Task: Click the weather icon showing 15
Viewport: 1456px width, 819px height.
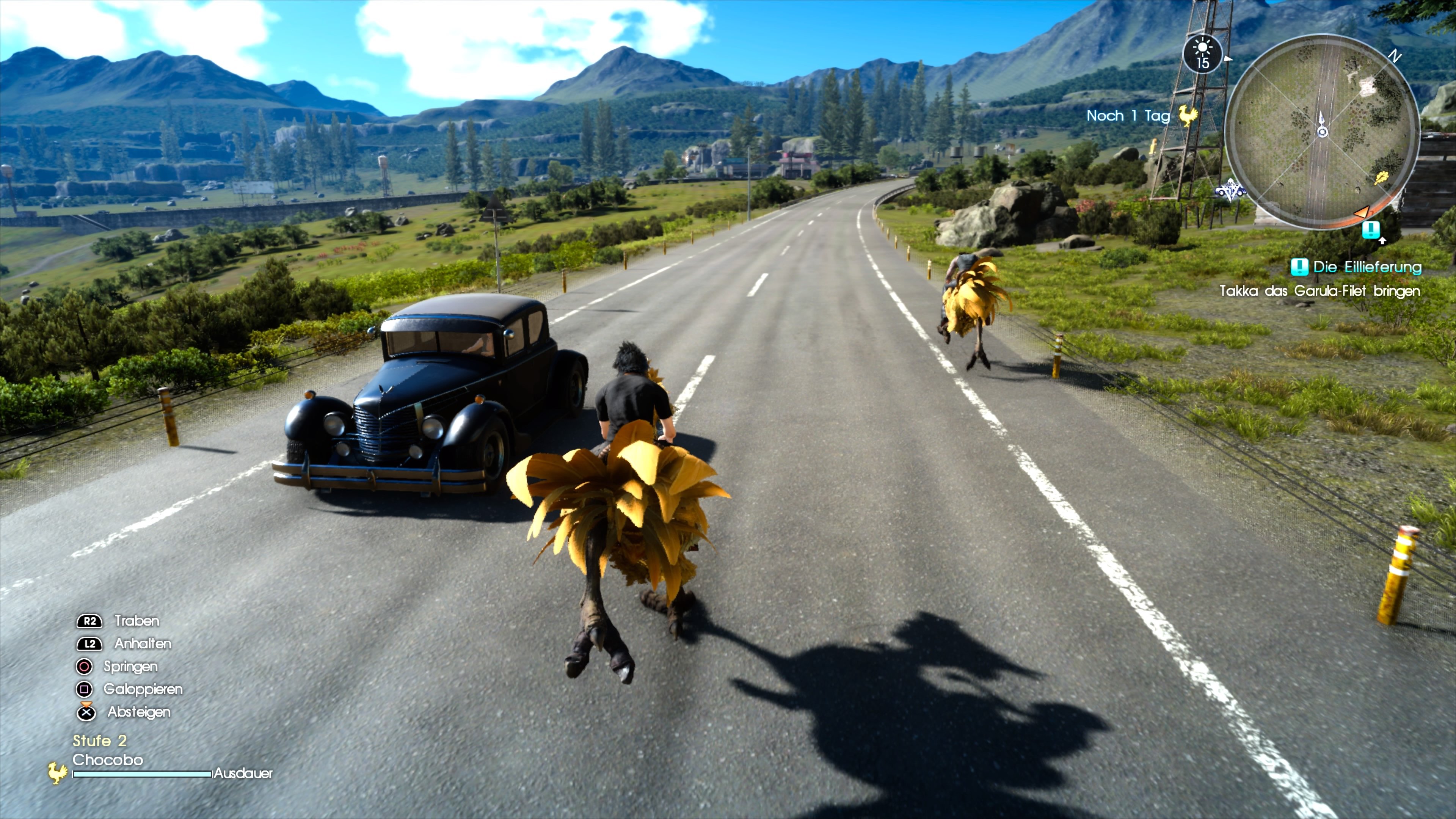Action: coord(1203,54)
